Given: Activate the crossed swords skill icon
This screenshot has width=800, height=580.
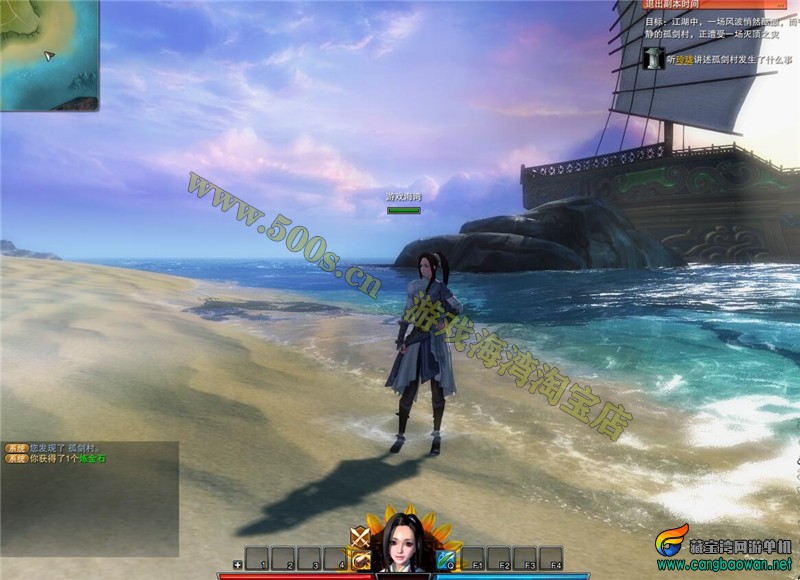Looking at the screenshot, I should 360,538.
